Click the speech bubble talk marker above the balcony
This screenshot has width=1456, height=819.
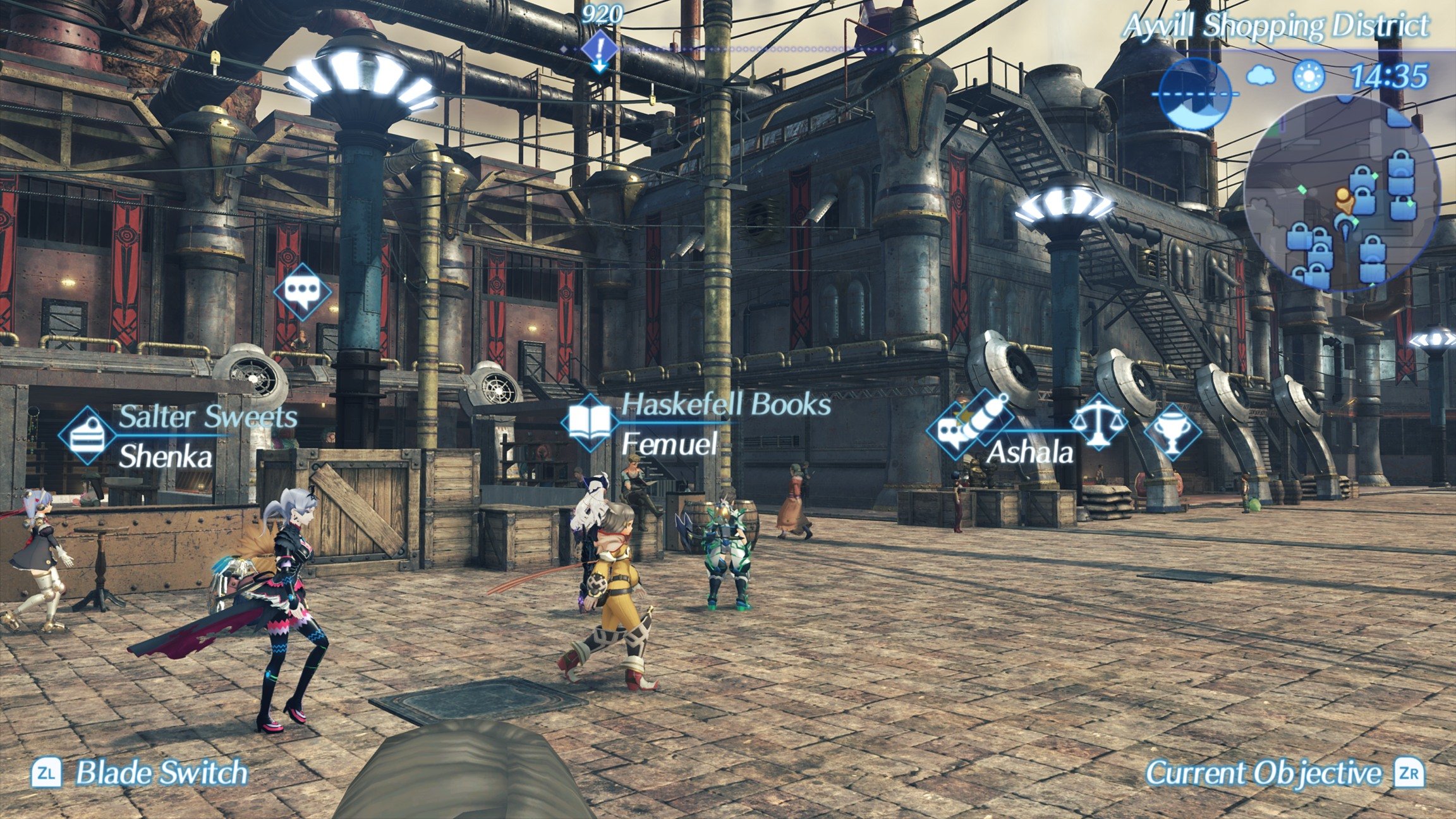(x=302, y=292)
